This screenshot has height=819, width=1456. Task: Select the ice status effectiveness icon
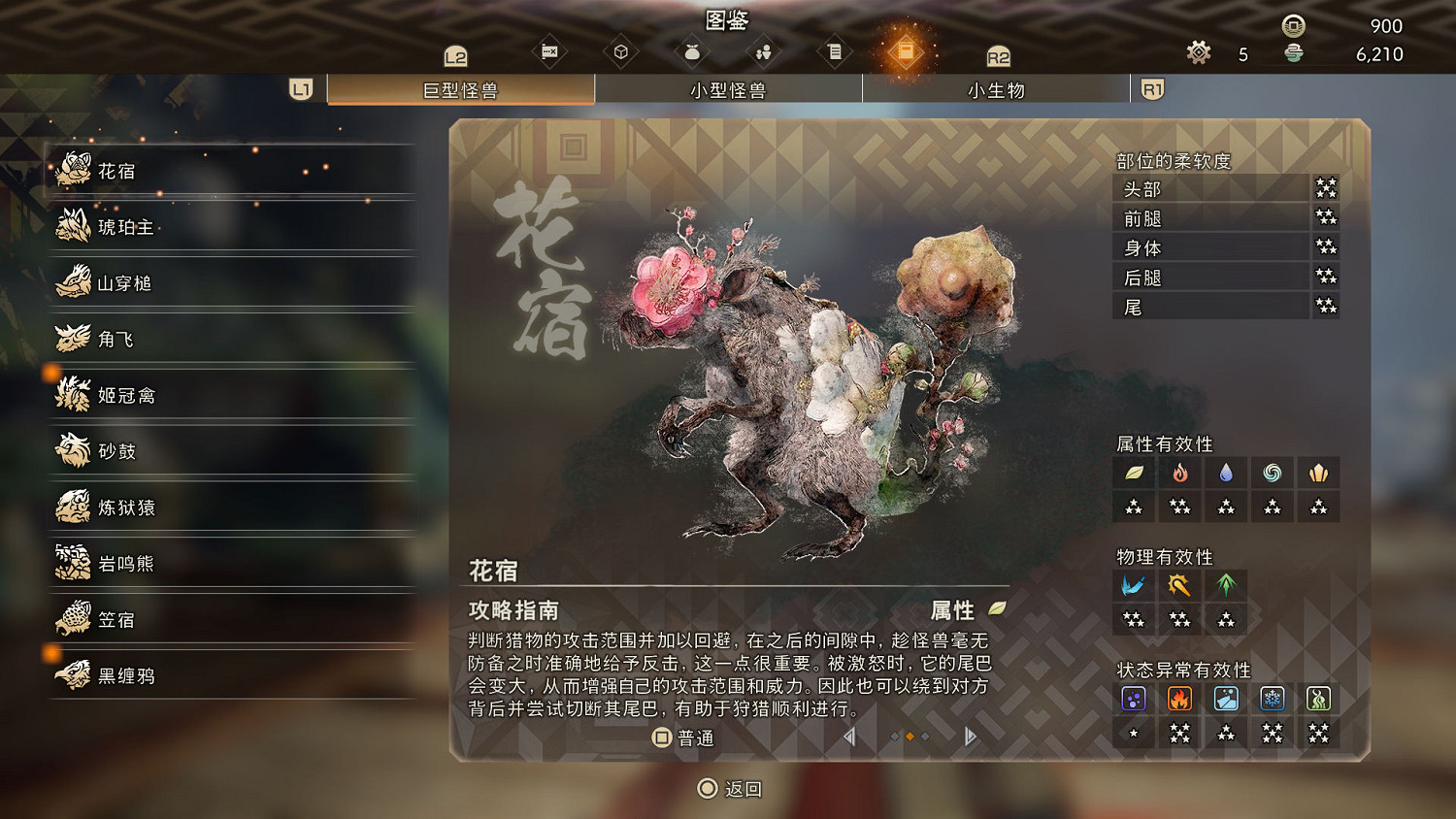point(1272,698)
